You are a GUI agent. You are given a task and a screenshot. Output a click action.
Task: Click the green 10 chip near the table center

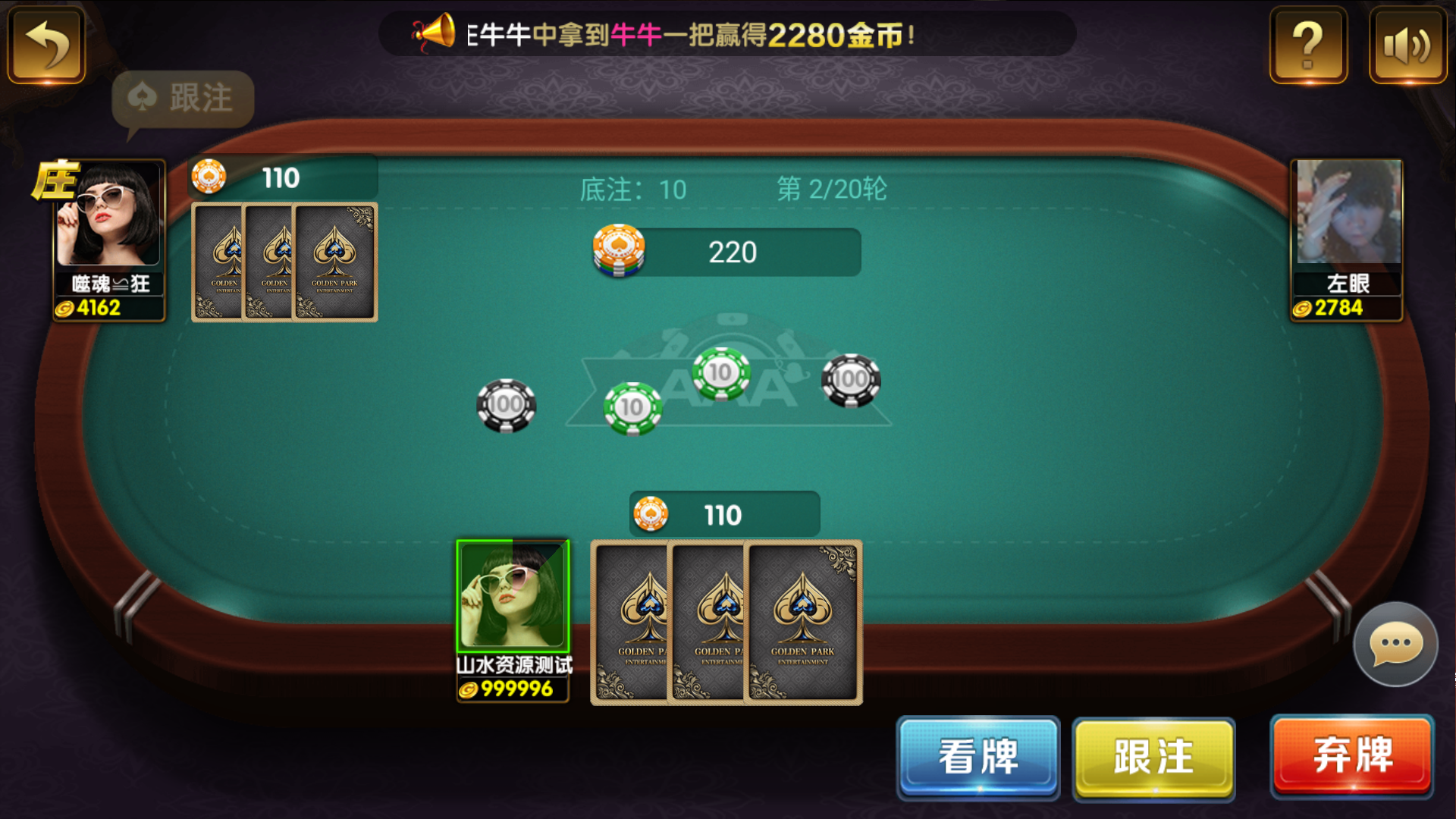[x=720, y=372]
